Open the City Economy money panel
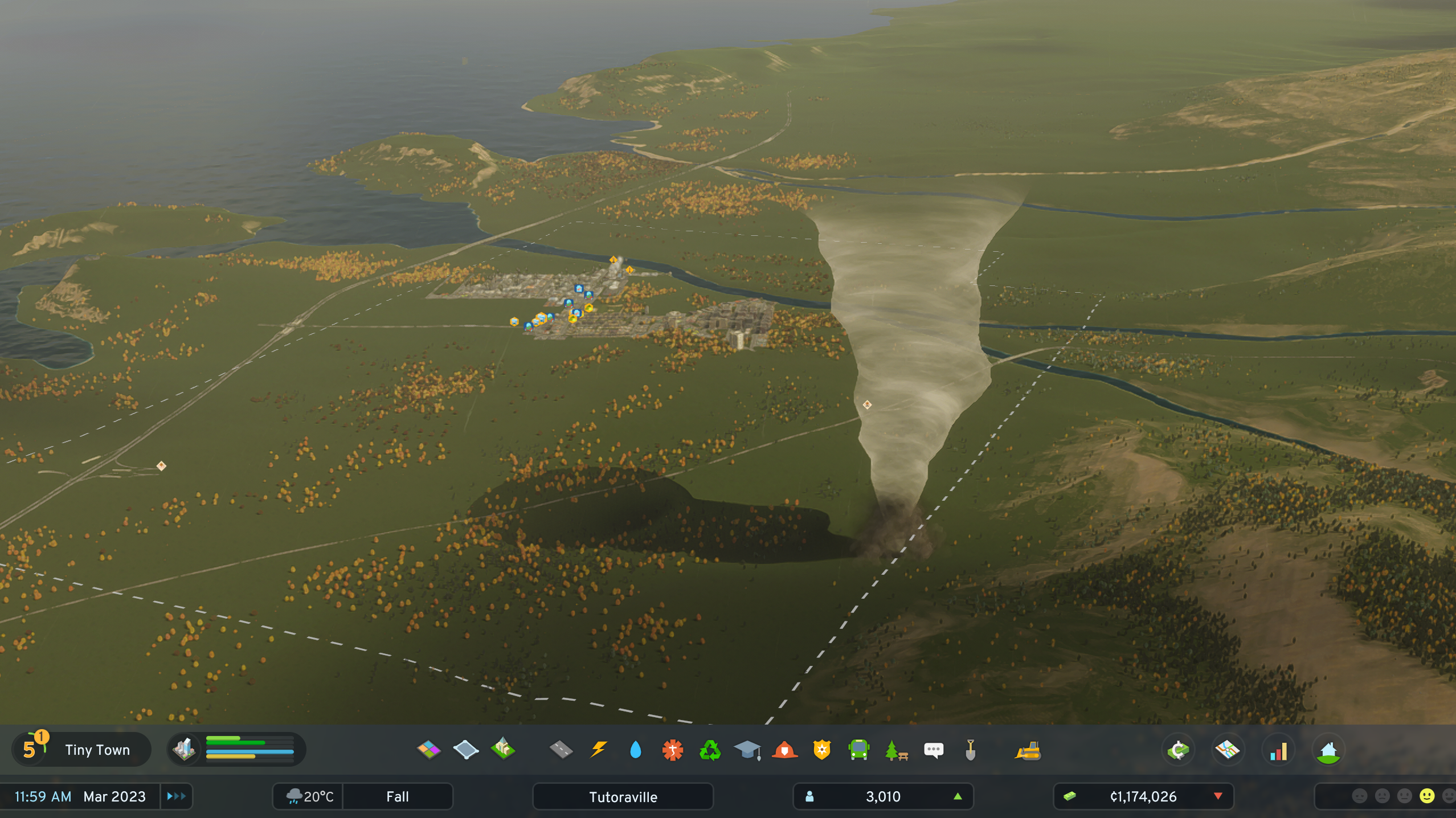The width and height of the screenshot is (1456, 818). tap(1178, 750)
